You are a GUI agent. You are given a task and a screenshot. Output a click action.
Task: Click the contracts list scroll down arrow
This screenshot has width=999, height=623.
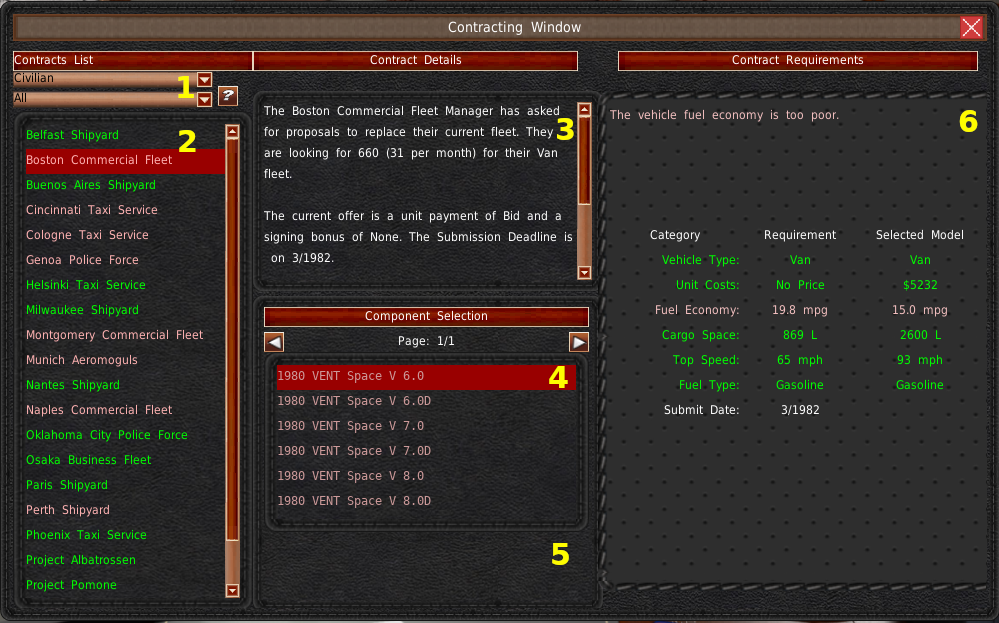click(x=233, y=590)
